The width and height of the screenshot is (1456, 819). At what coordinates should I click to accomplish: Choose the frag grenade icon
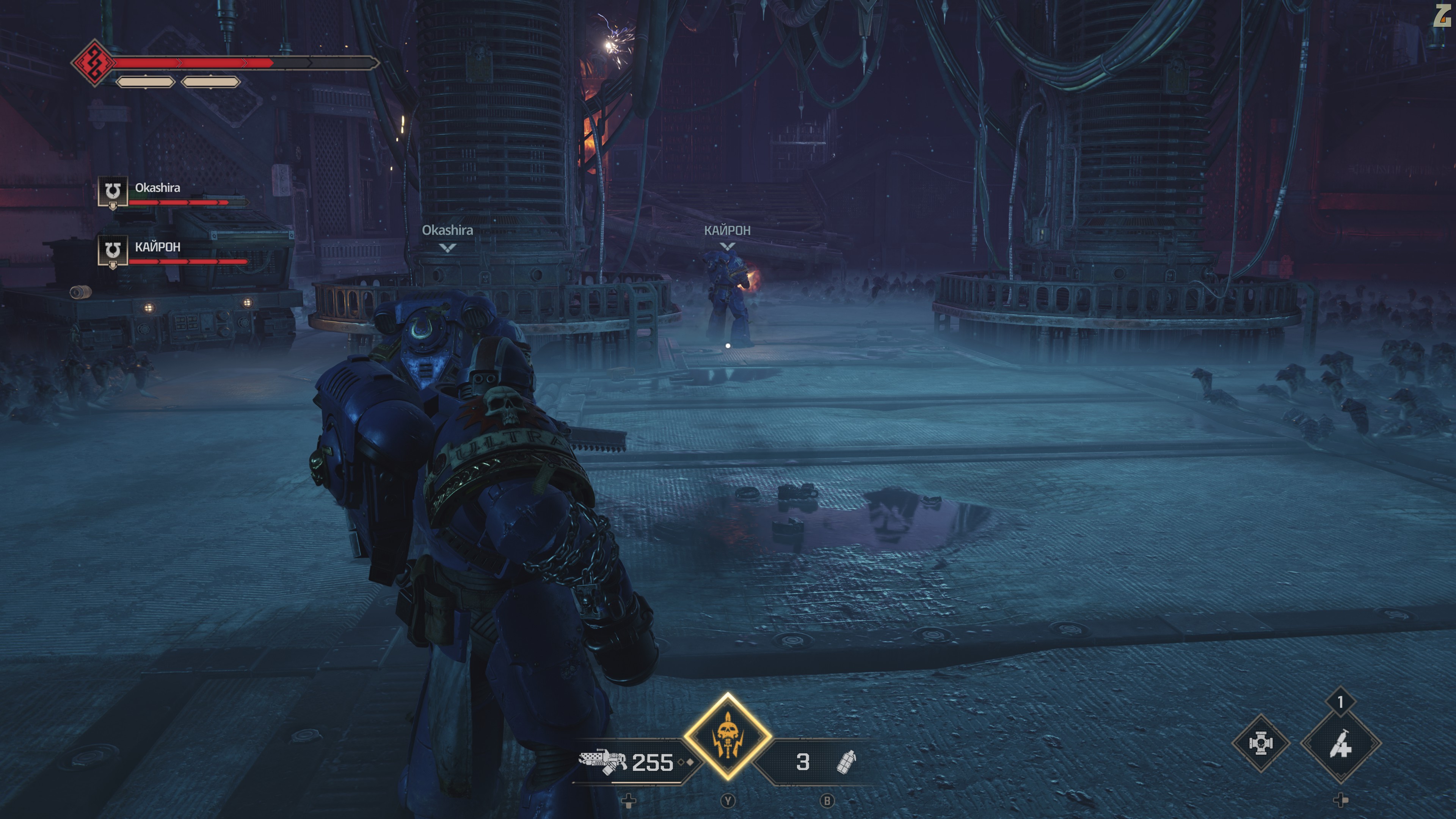846,762
